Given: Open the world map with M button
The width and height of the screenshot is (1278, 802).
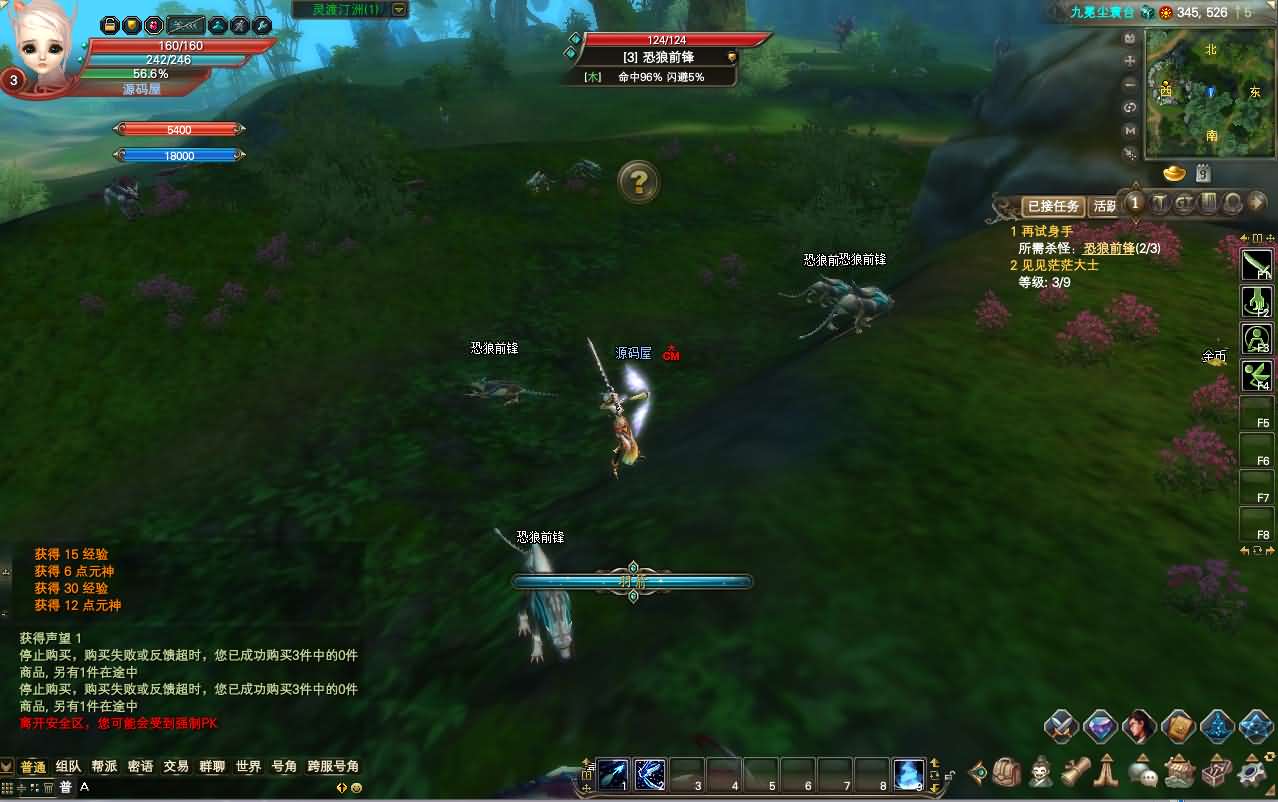Looking at the screenshot, I should [1130, 131].
